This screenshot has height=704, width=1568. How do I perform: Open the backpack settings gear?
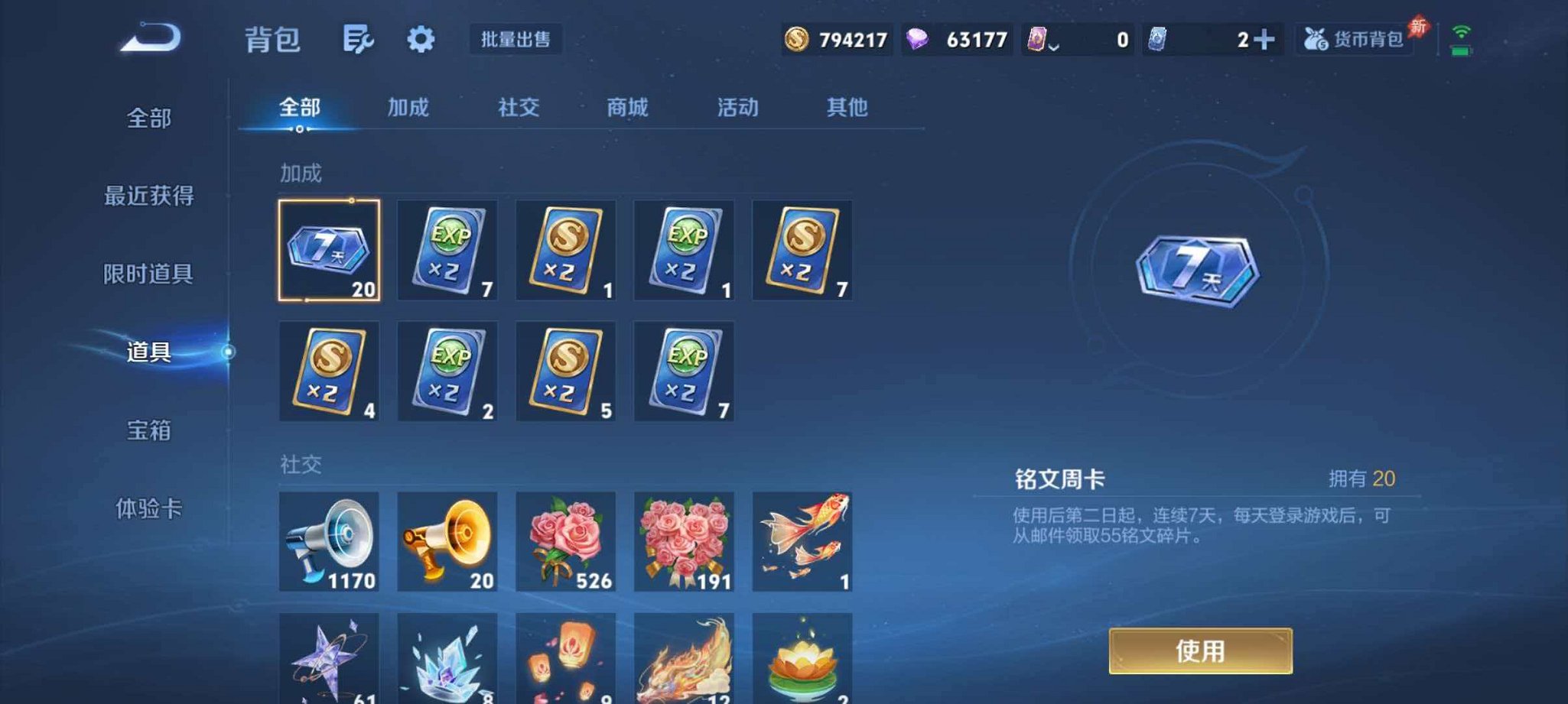422,40
